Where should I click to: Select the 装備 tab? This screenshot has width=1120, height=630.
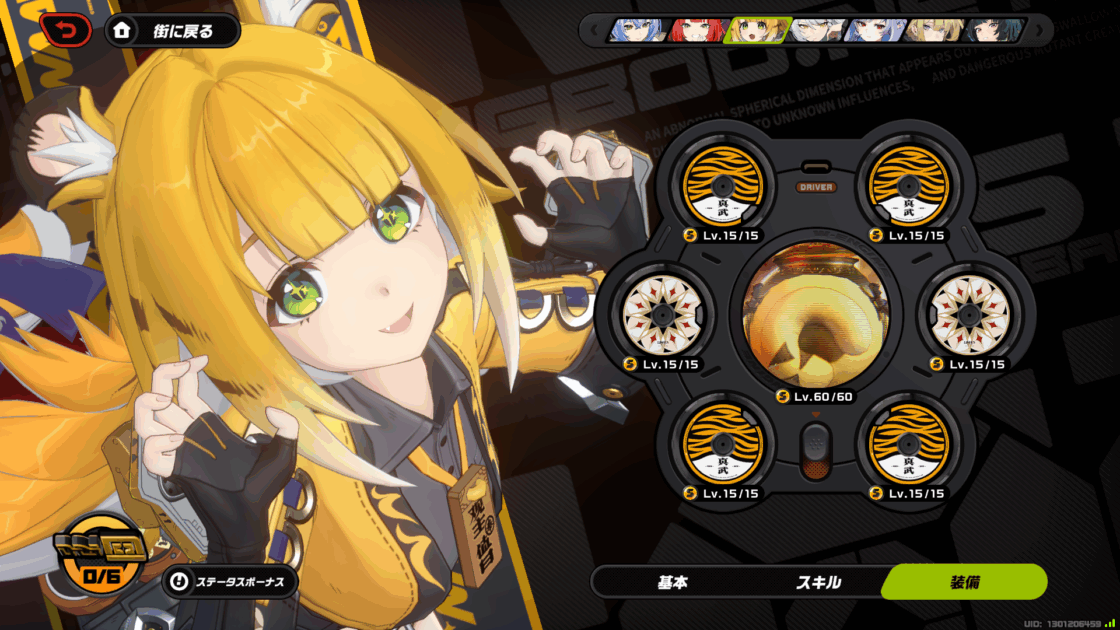click(964, 582)
